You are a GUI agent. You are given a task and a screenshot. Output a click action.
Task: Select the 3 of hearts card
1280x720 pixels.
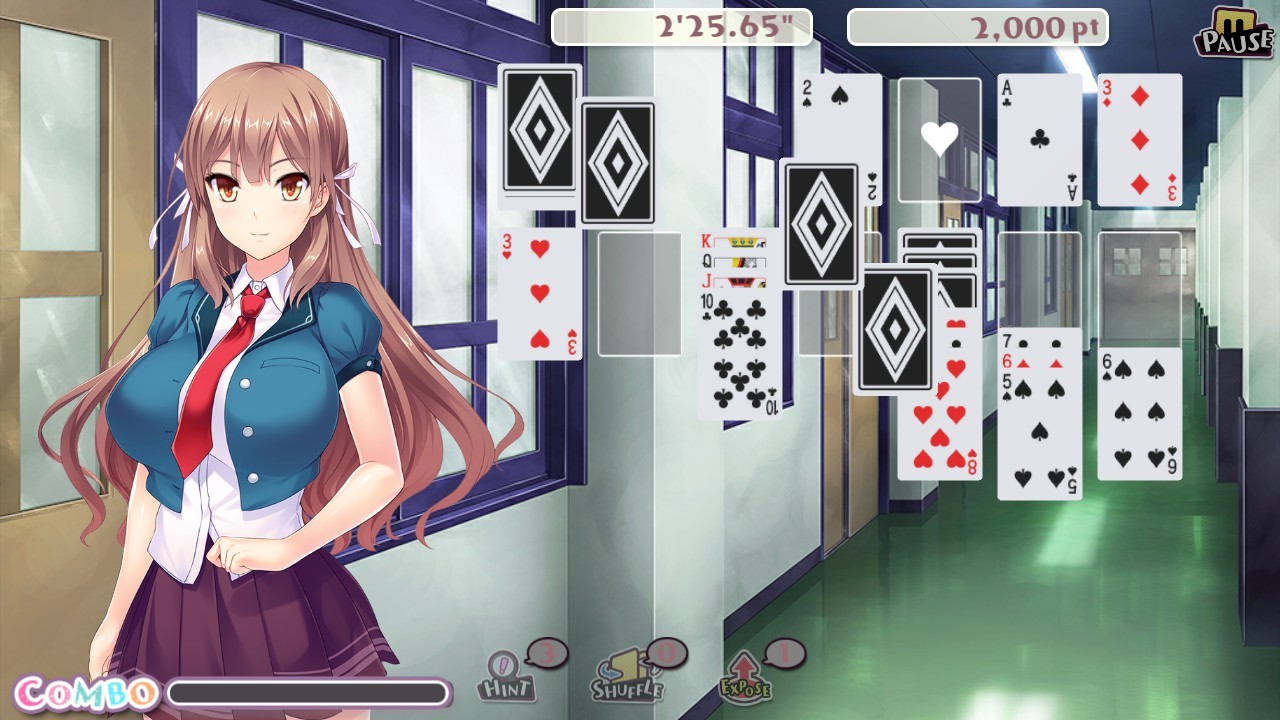coord(540,295)
